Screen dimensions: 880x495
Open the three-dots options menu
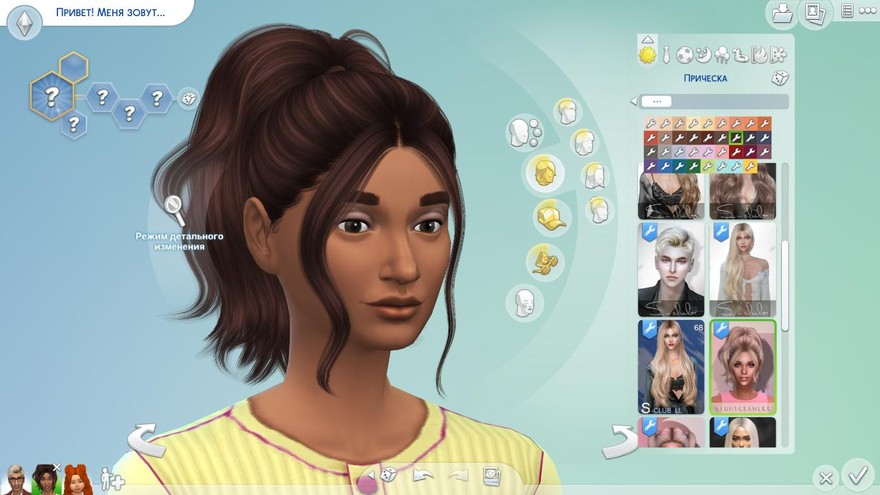[x=866, y=12]
